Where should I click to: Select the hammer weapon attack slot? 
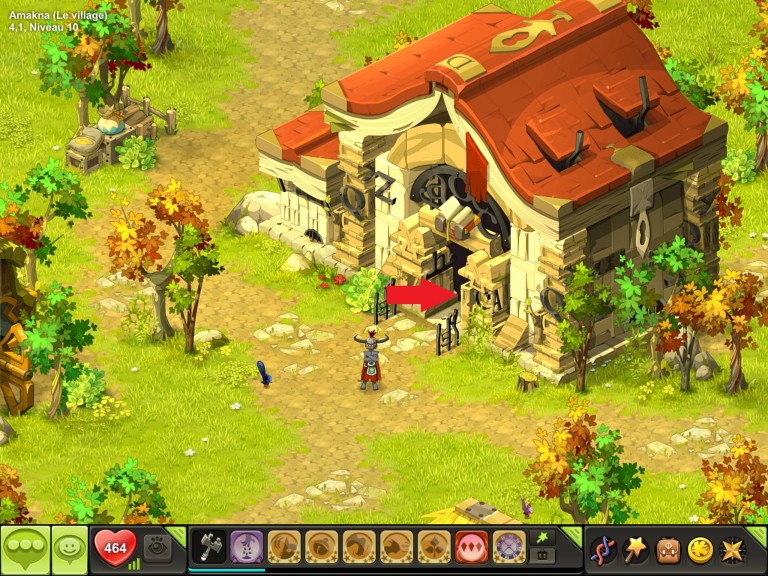(210, 548)
